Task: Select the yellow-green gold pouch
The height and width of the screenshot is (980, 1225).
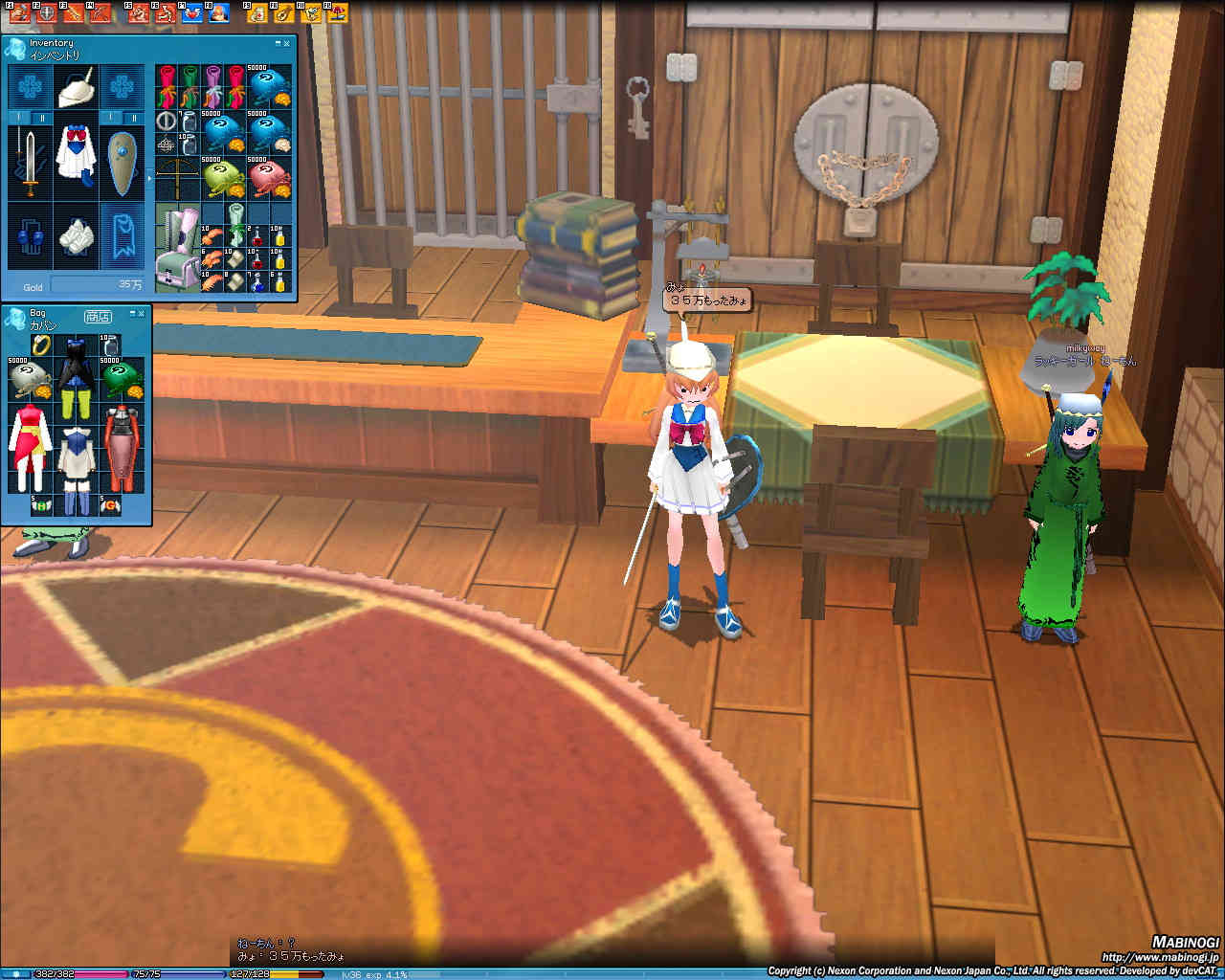Action: point(224,179)
